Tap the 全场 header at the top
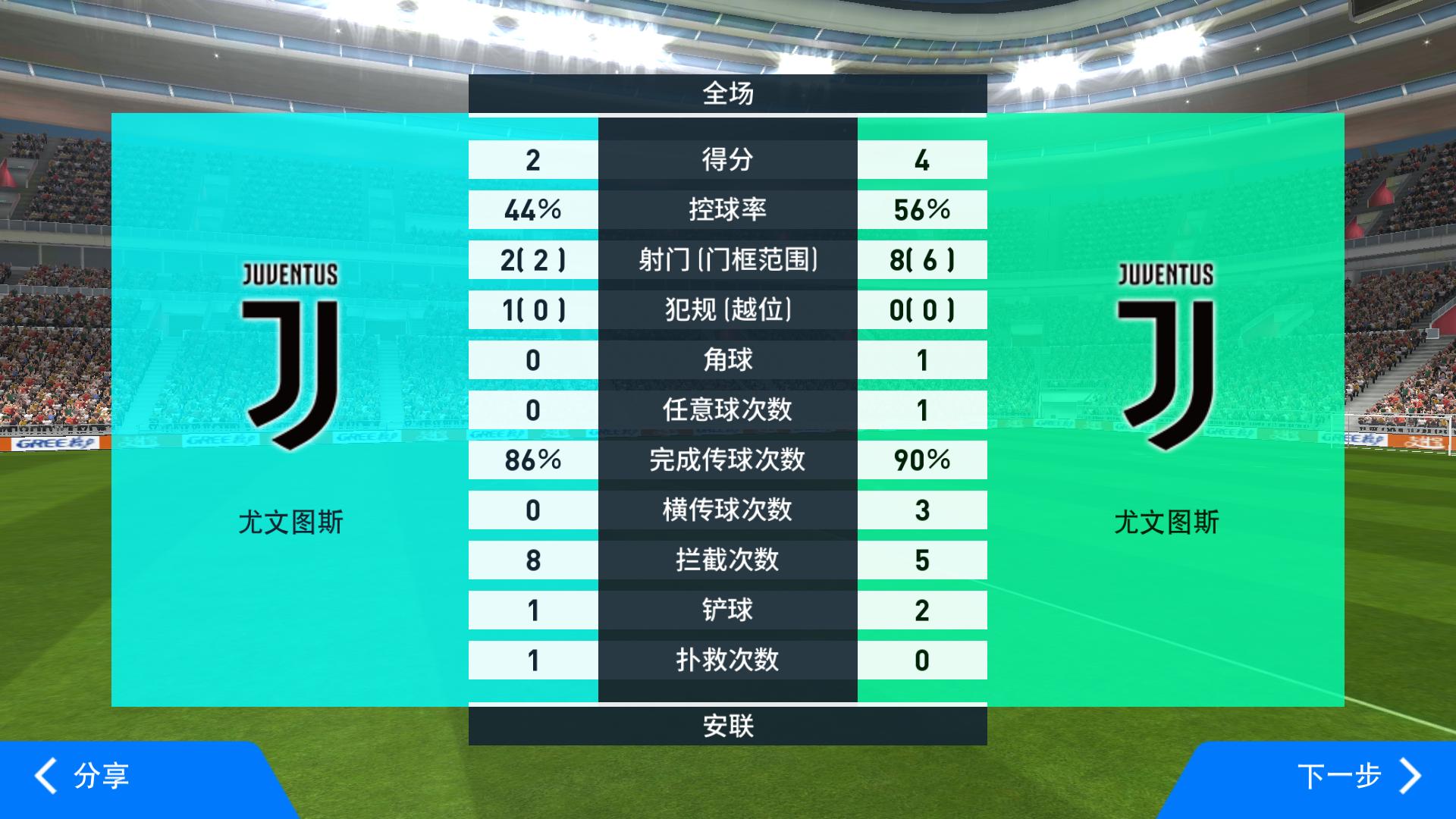The height and width of the screenshot is (819, 1456). tap(726, 94)
